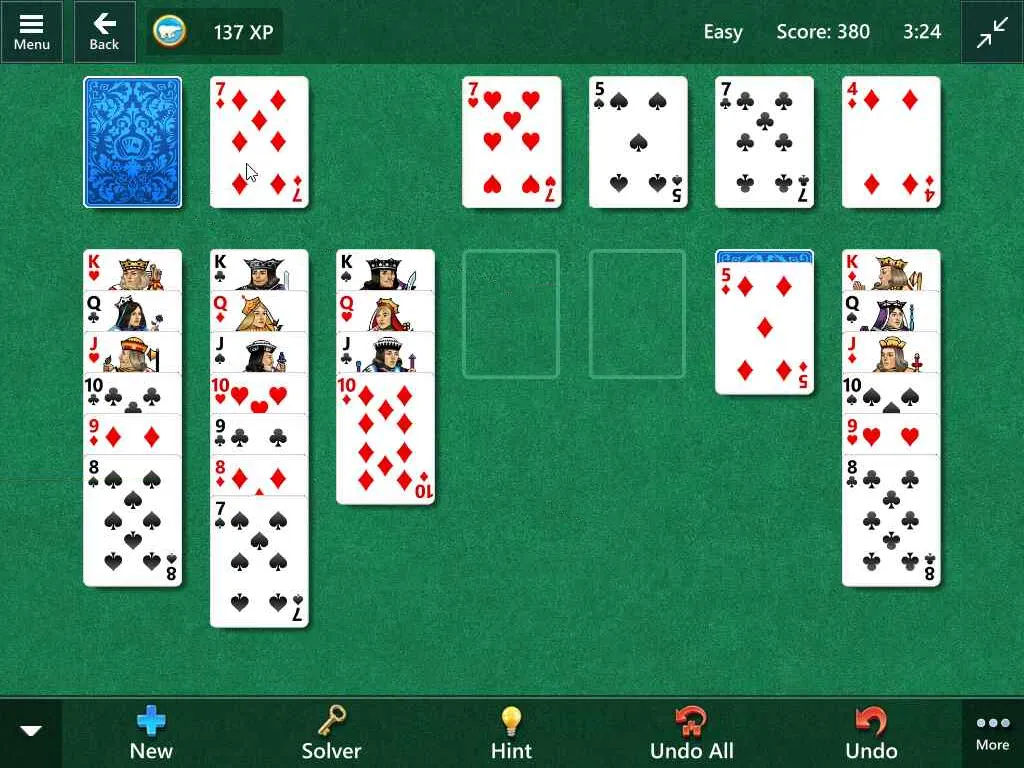Image resolution: width=1024 pixels, height=768 pixels.
Task: Select the 7 of clubs foundation pile
Action: 765,142
